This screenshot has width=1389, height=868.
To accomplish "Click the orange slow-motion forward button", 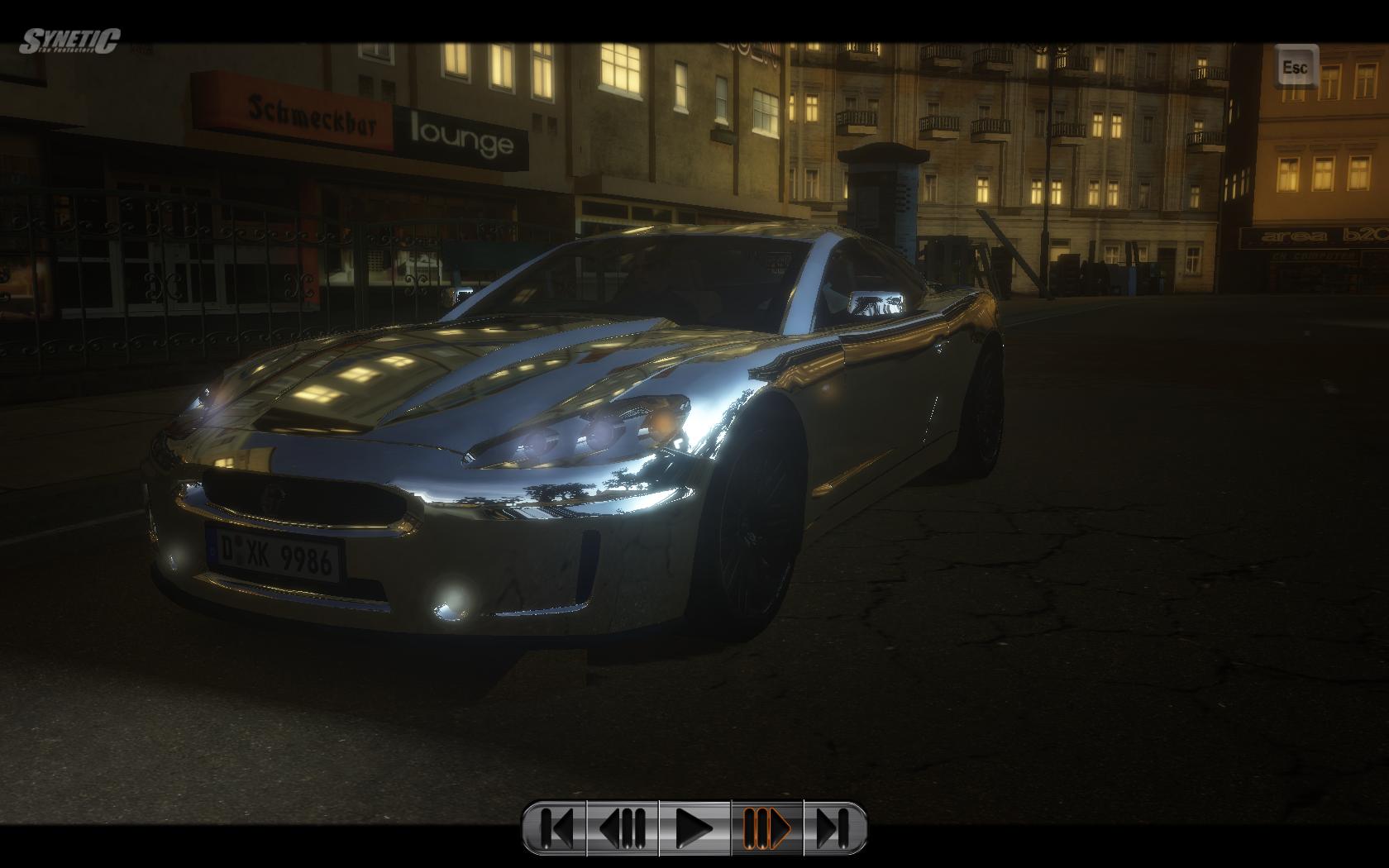I will pos(766,827).
